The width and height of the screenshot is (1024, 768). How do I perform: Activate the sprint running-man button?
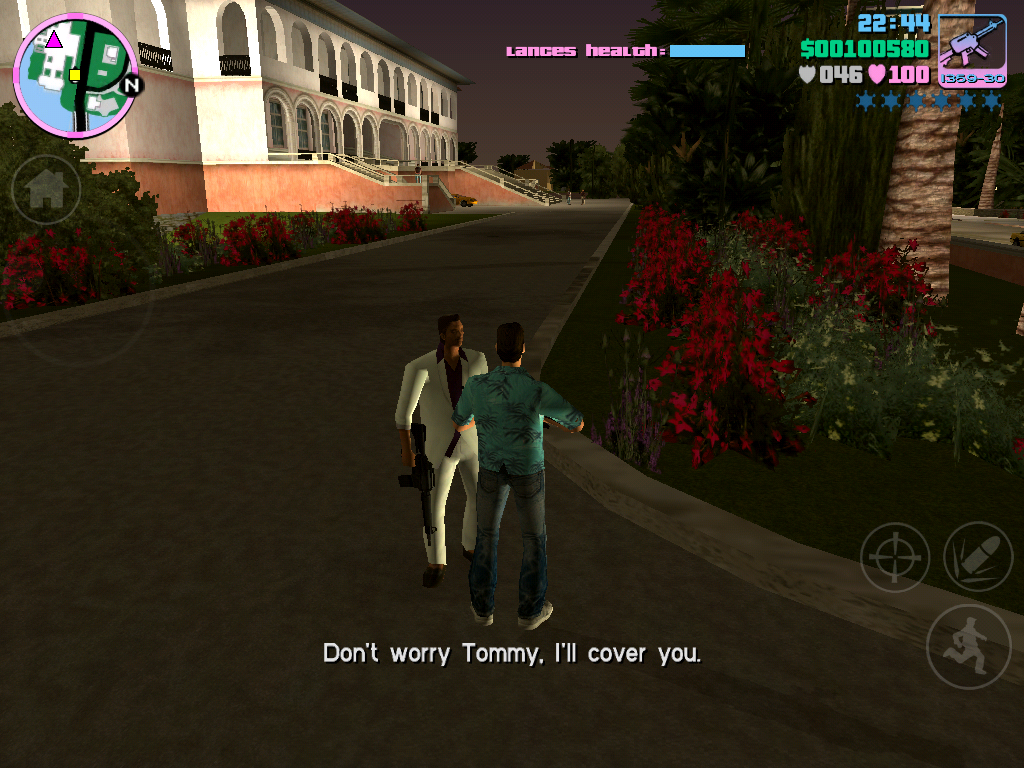967,646
